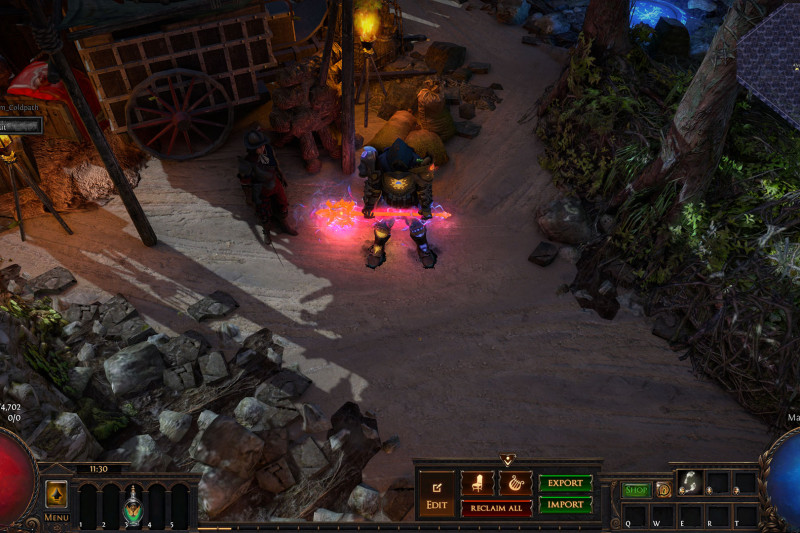
Task: Click the gold coin icon beside Shop
Action: pyautogui.click(x=663, y=490)
